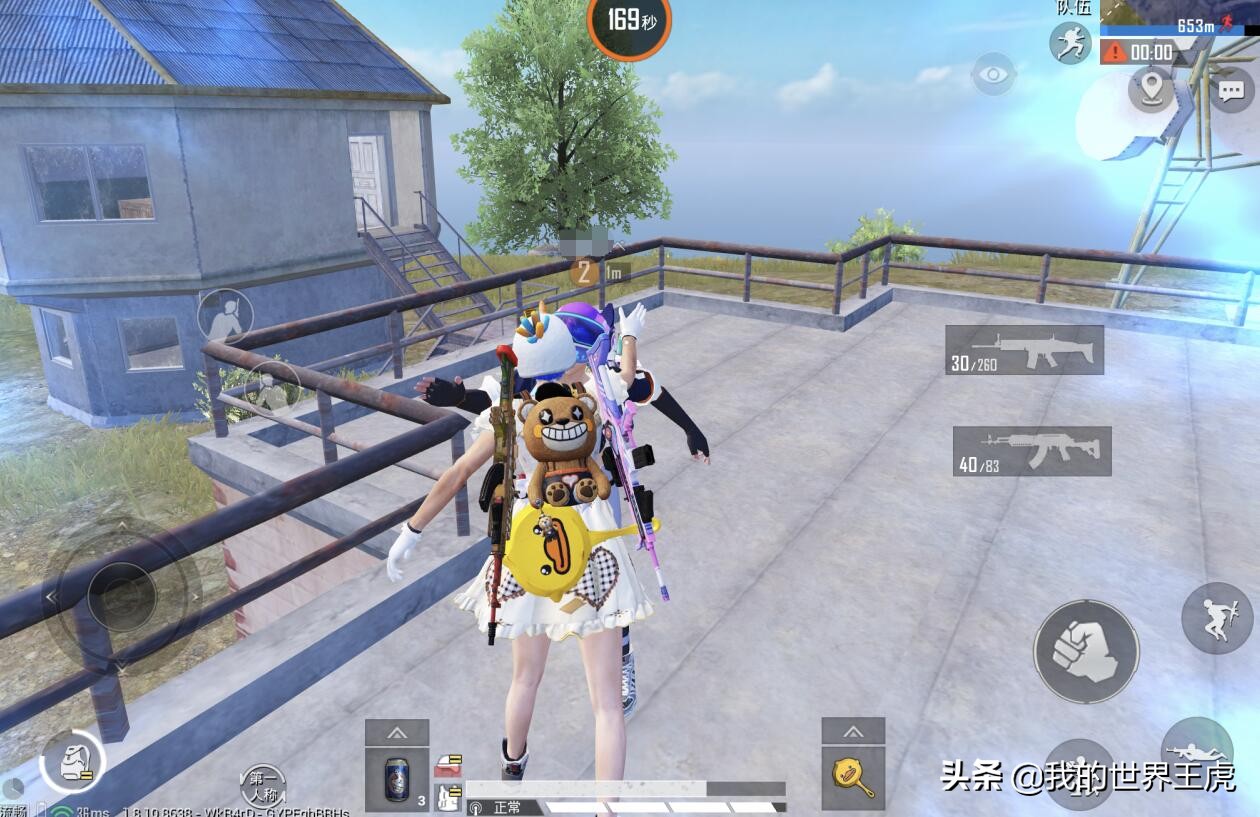Toggle the 第一人称 first-person view button
The height and width of the screenshot is (817, 1260).
263,785
